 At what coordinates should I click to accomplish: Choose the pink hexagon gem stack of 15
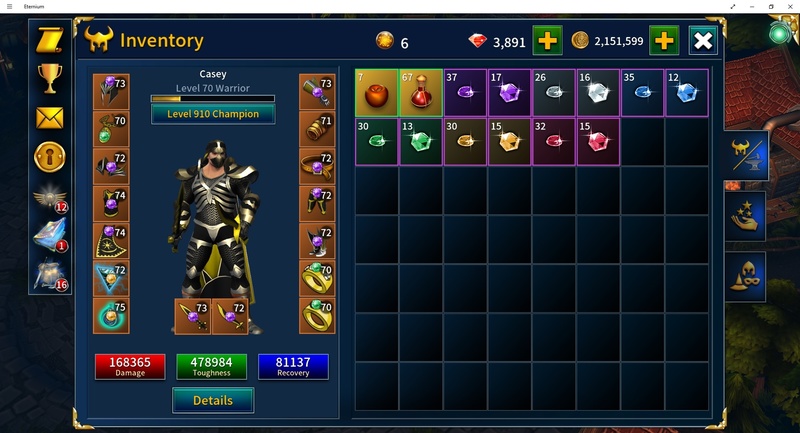[x=597, y=141]
